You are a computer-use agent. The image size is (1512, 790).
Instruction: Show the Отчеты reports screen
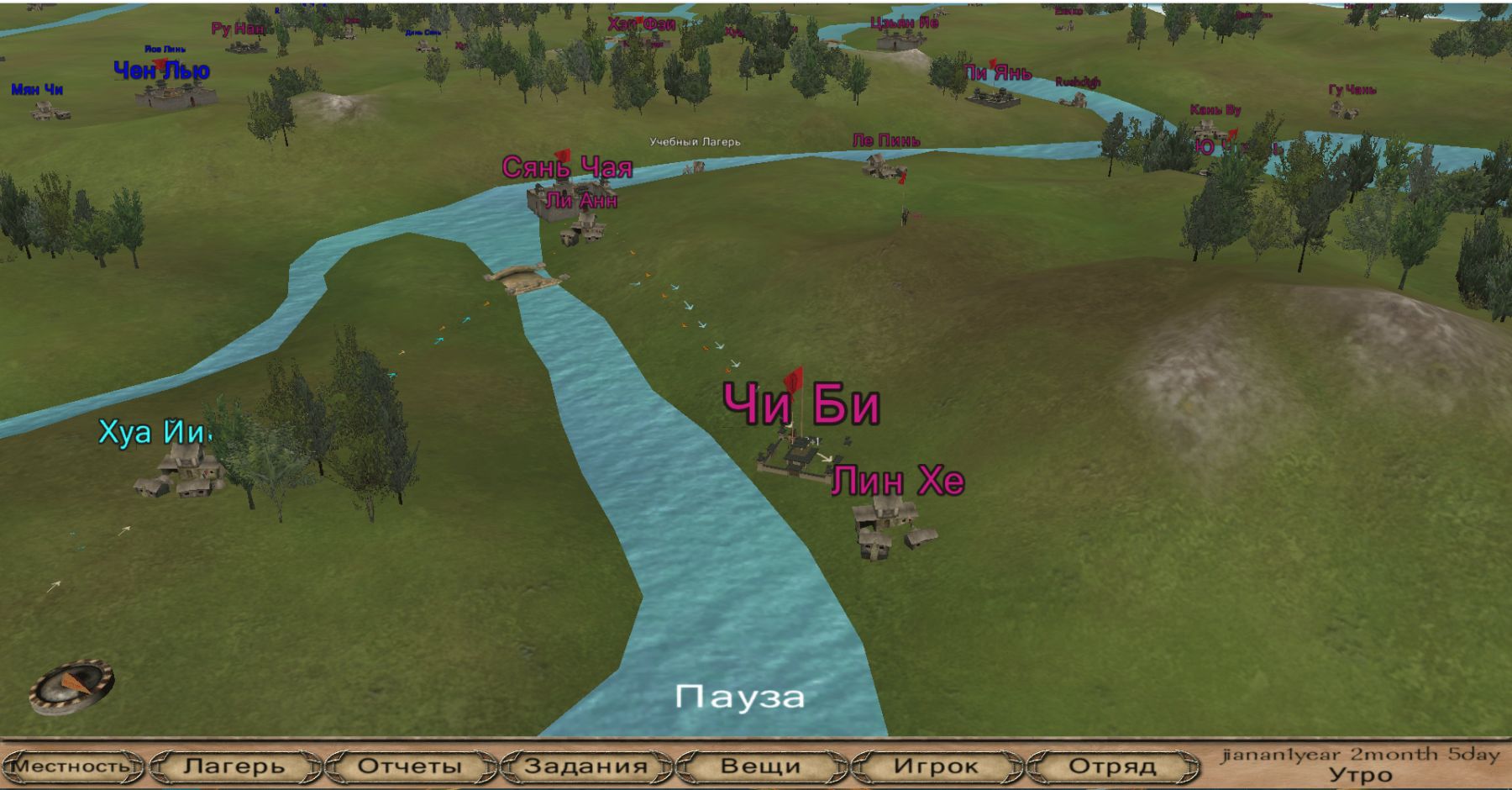point(410,766)
